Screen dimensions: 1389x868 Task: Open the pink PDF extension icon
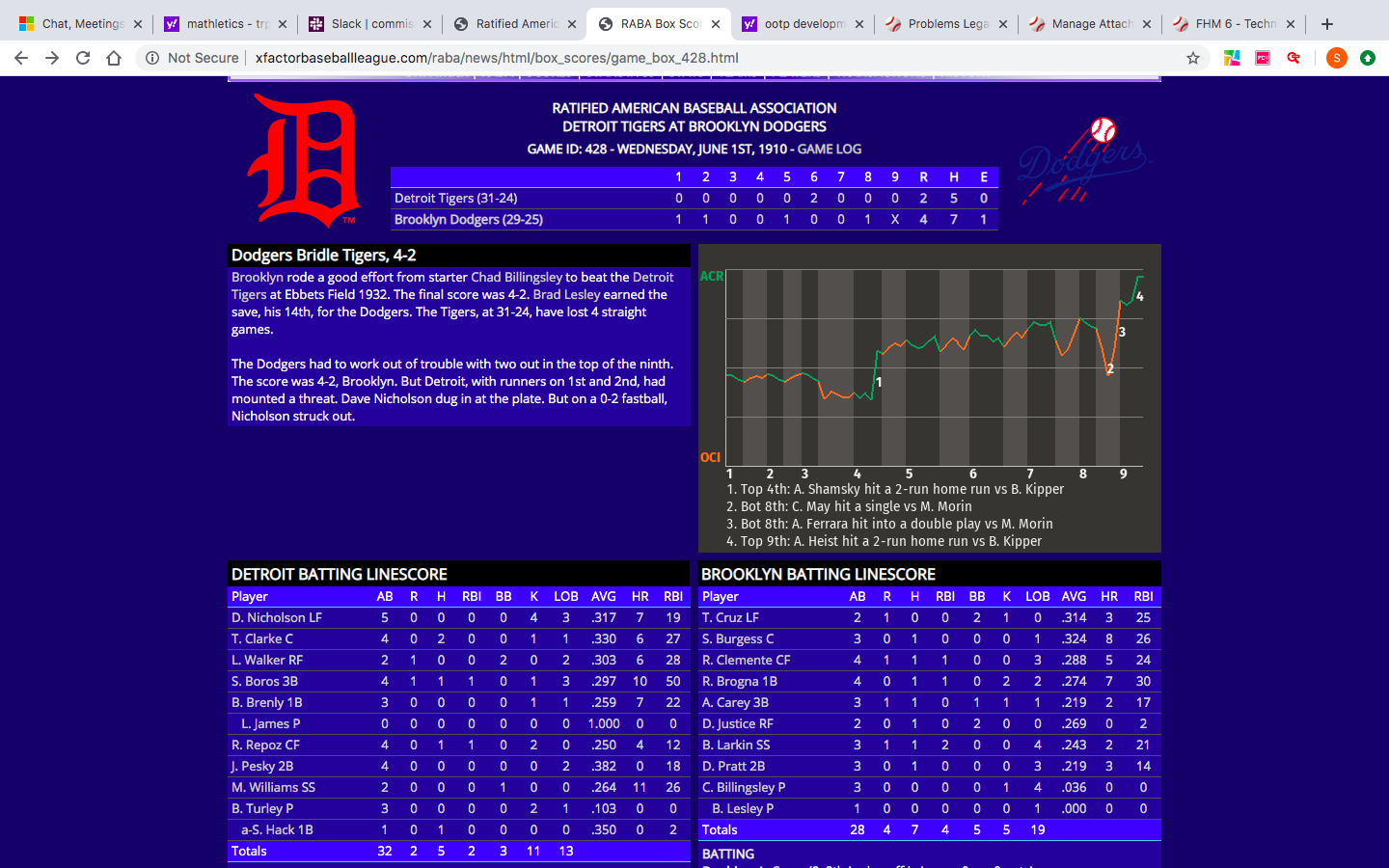1262,57
